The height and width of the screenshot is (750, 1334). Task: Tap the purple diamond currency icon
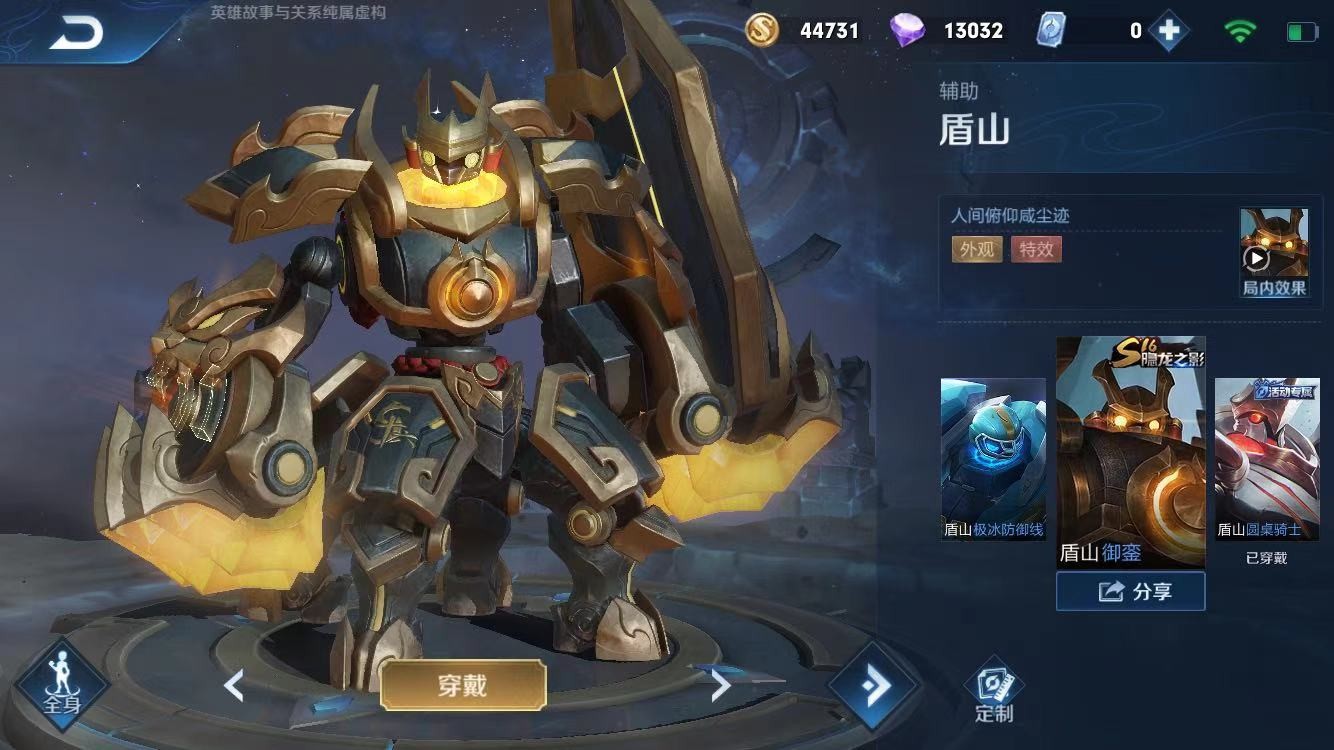[907, 31]
